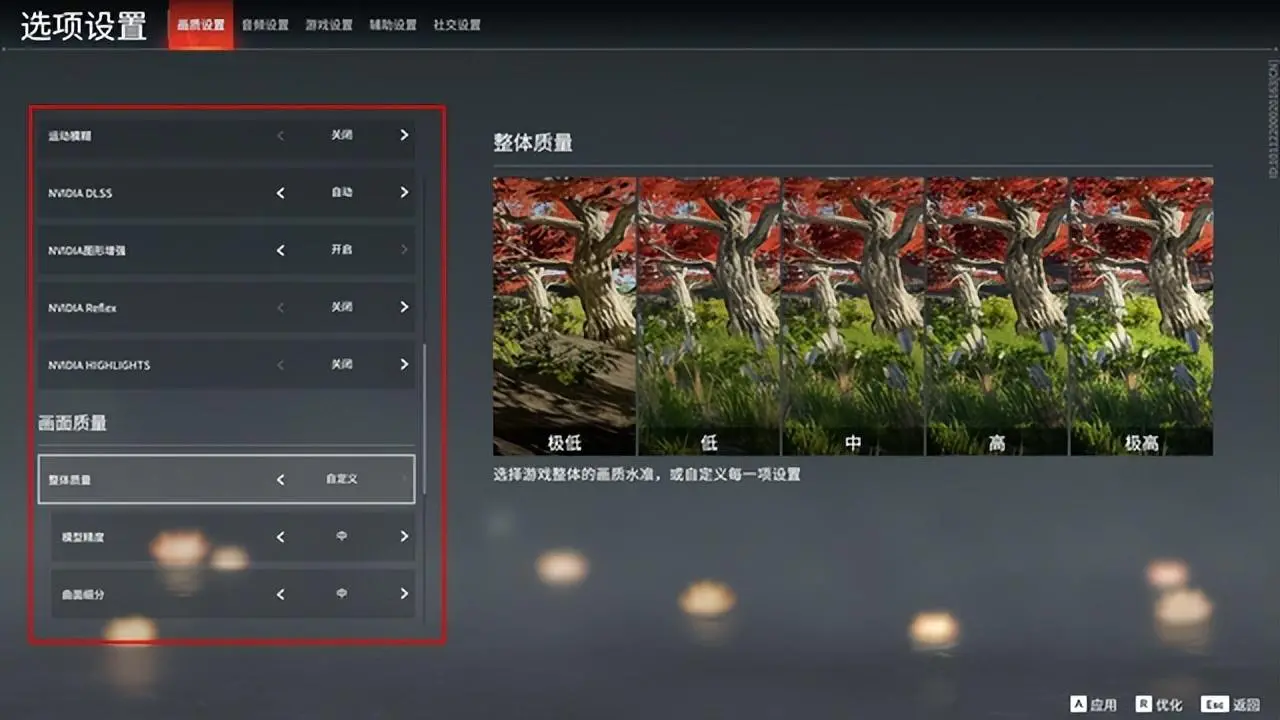The height and width of the screenshot is (720, 1280).
Task: Click the left arrow on 整体质量
Action: pyautogui.click(x=281, y=479)
